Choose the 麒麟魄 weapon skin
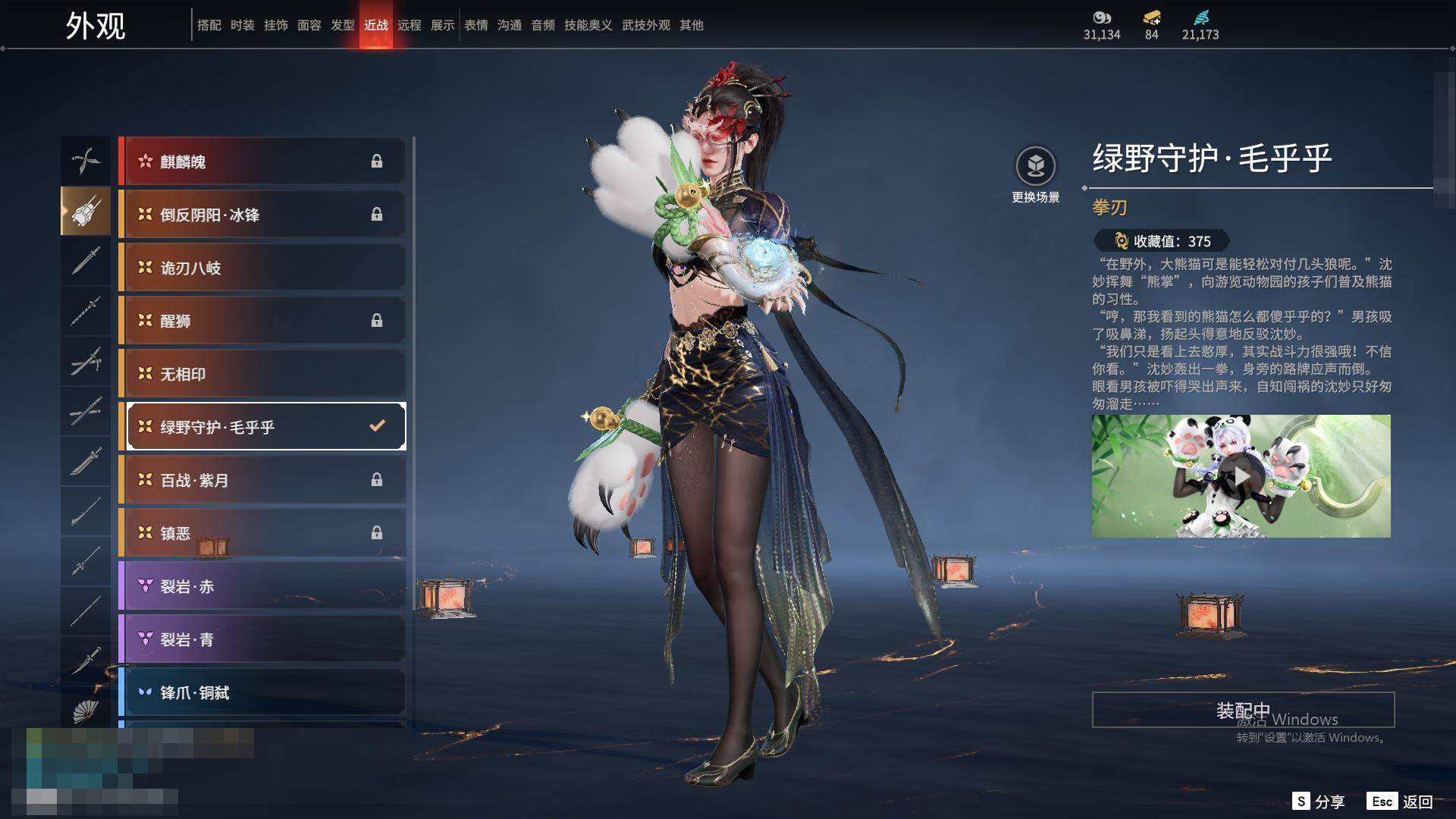The width and height of the screenshot is (1456, 819). tap(262, 162)
